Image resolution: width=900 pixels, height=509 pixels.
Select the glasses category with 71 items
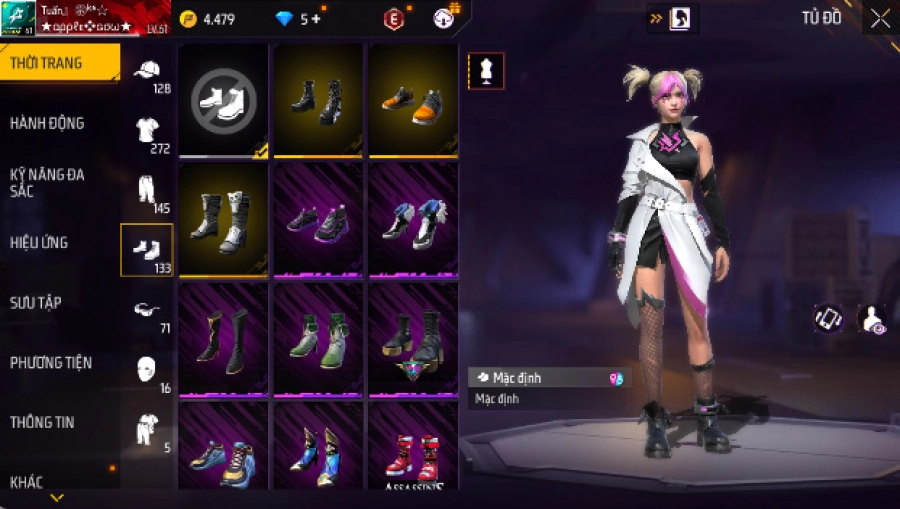[148, 312]
